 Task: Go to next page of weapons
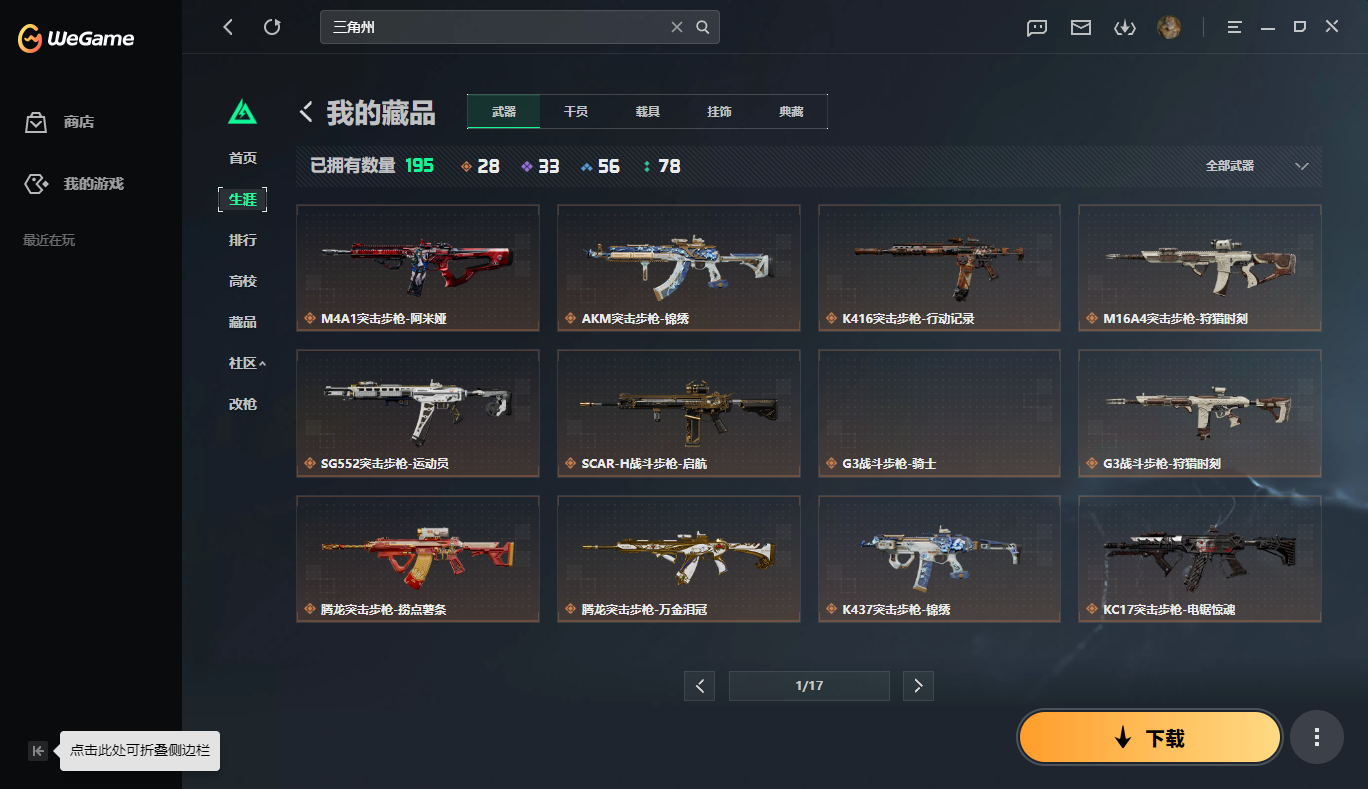coord(918,686)
